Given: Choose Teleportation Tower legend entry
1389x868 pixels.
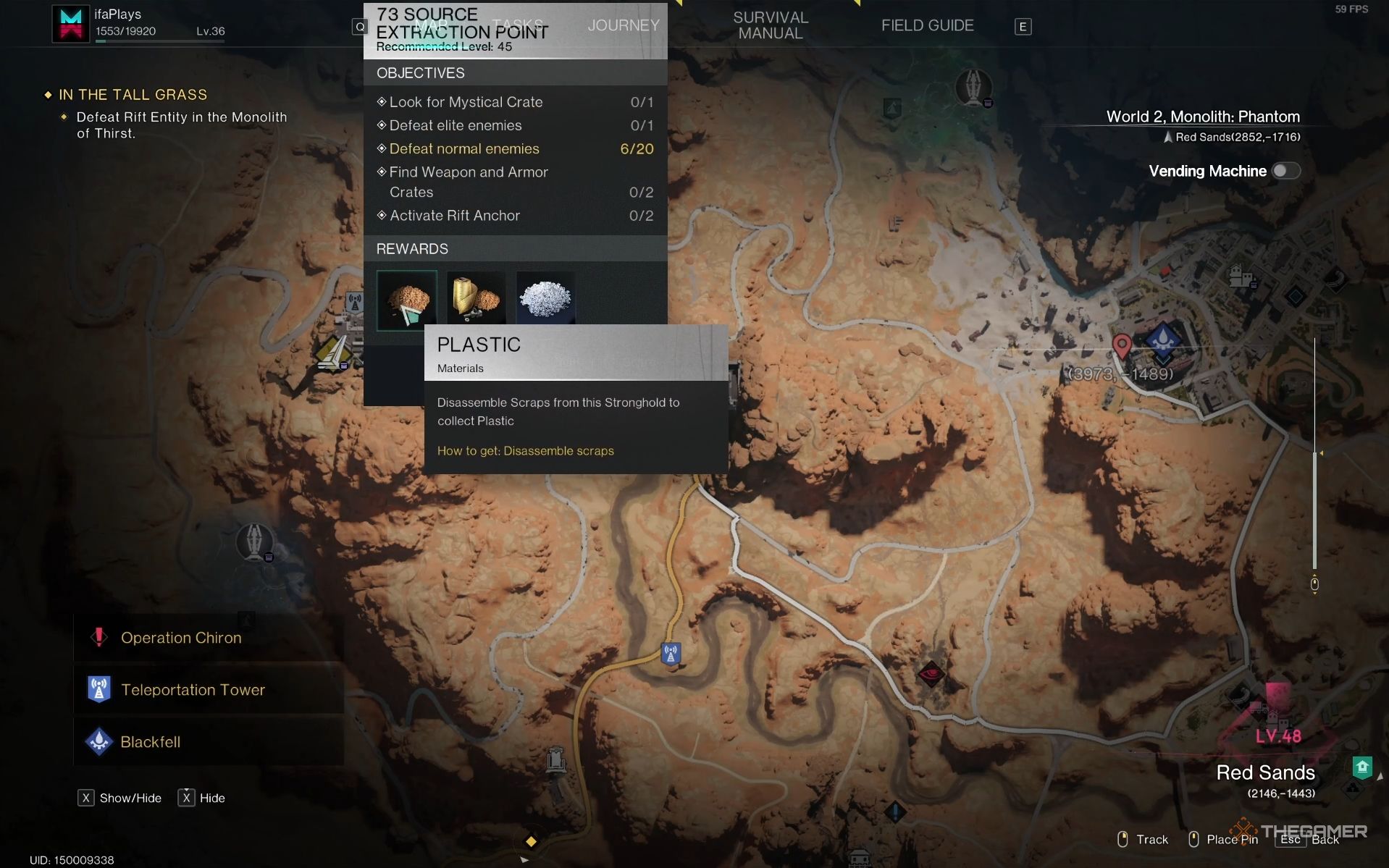Looking at the screenshot, I should [x=193, y=690].
